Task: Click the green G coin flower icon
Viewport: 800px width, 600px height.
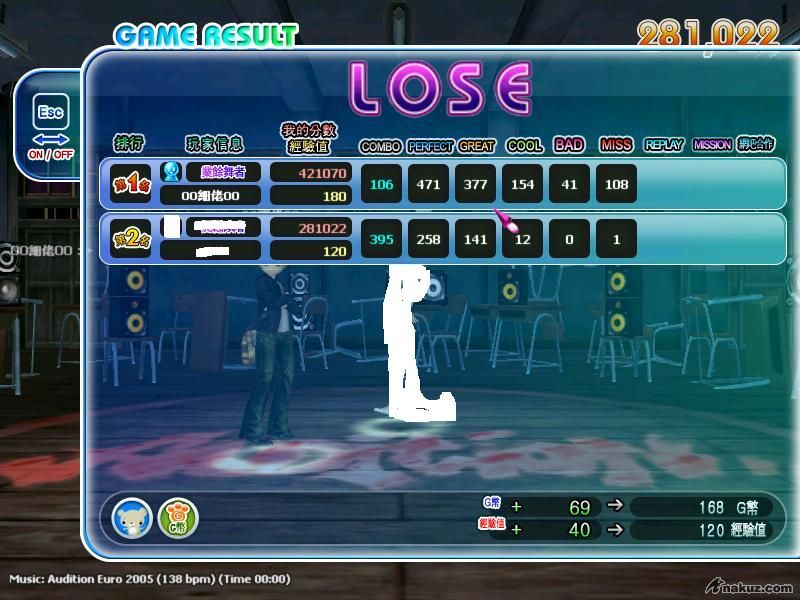Action: tap(178, 518)
